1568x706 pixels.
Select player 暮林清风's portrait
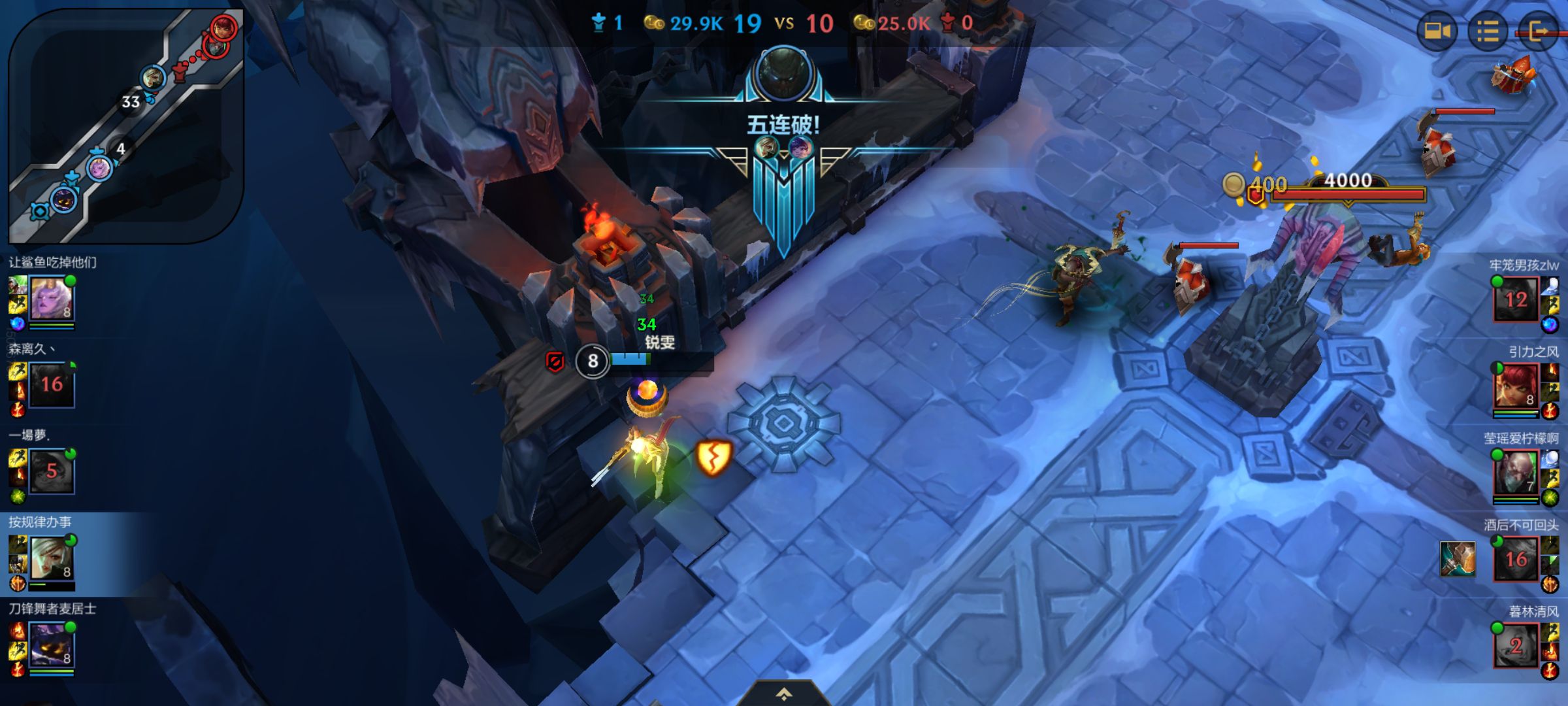pyautogui.click(x=1516, y=646)
